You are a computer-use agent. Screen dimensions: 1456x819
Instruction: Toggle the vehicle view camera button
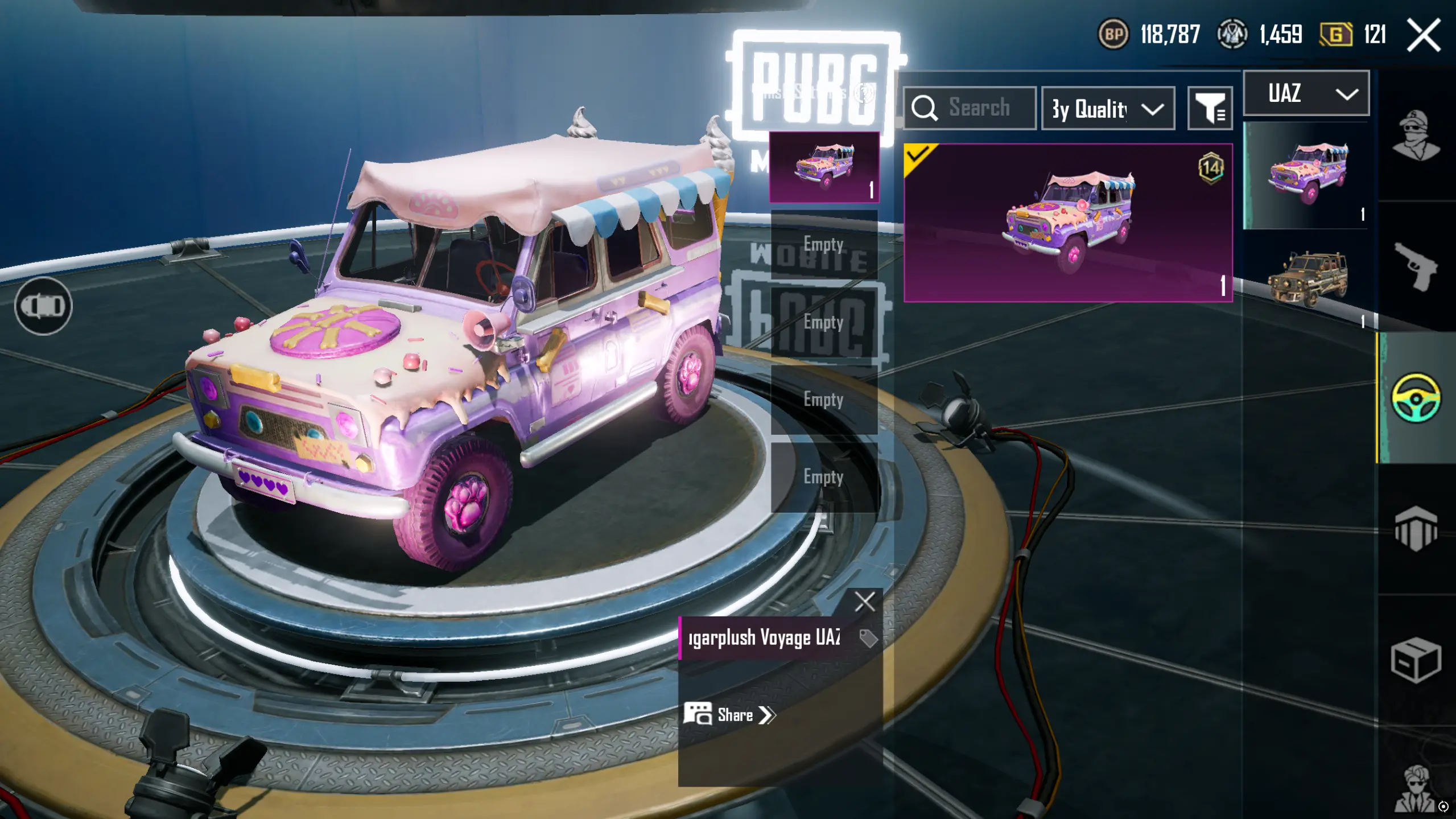43,306
